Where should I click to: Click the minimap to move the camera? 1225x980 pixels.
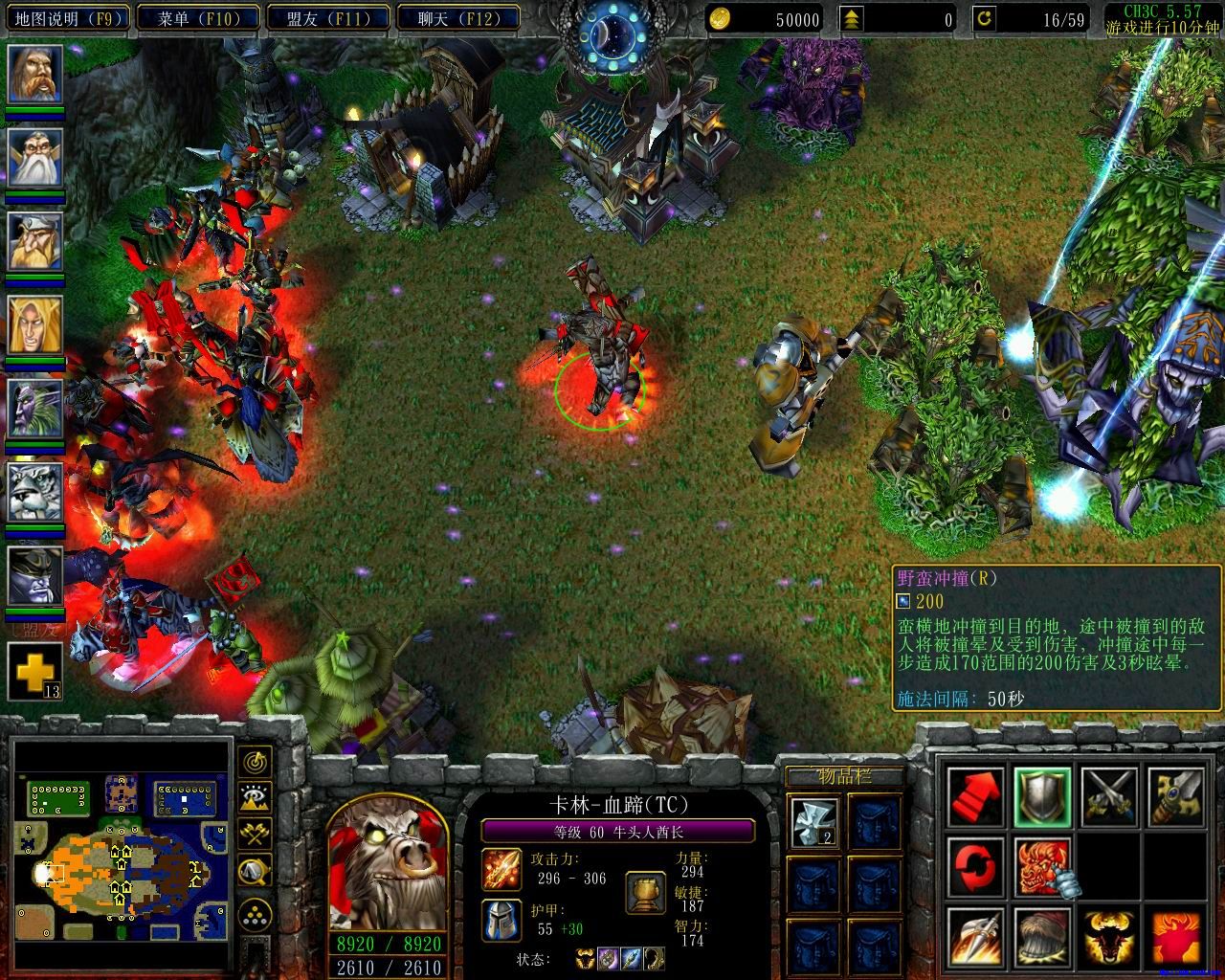[x=122, y=842]
